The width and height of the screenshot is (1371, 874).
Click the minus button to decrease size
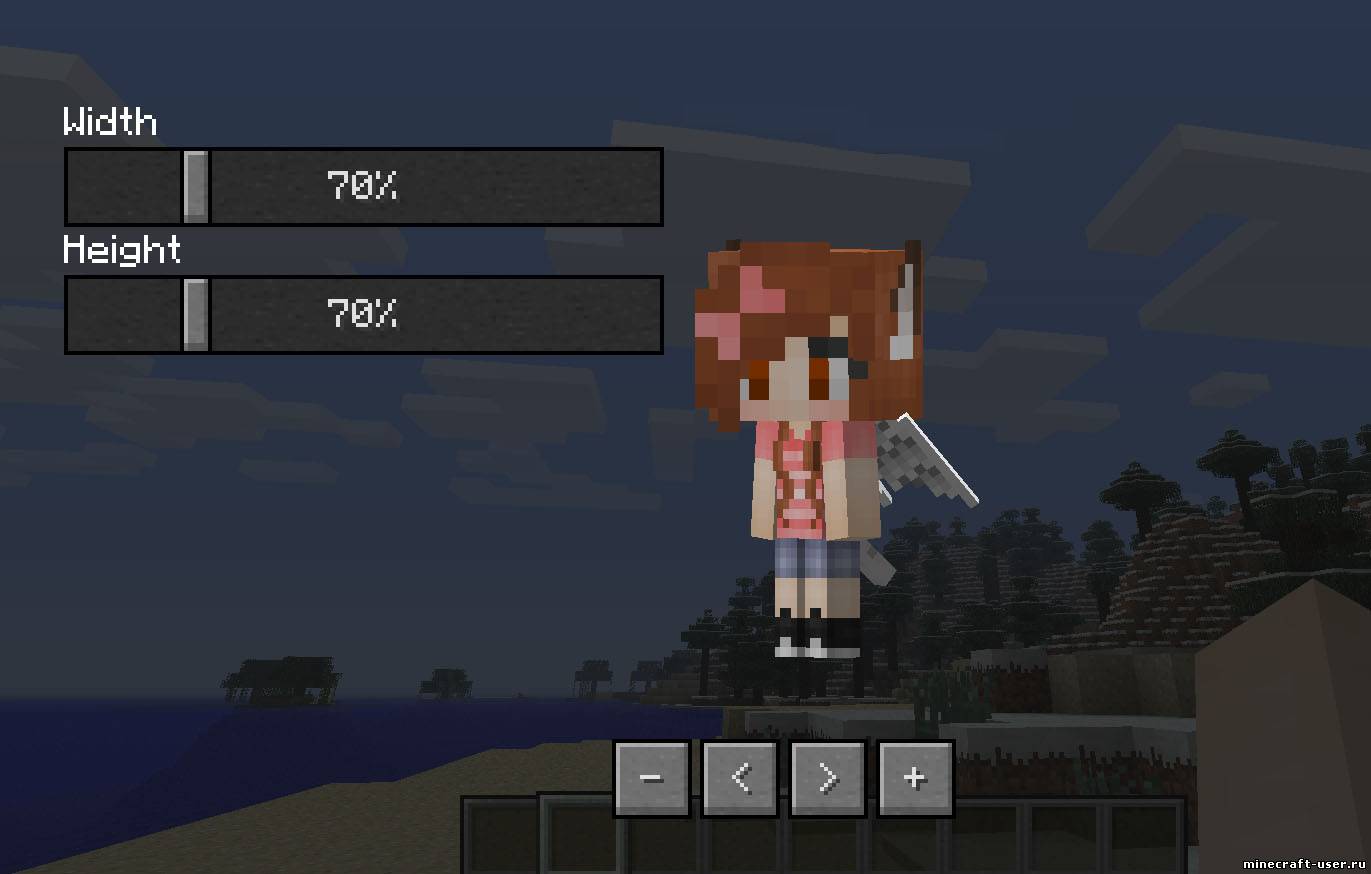[650, 777]
